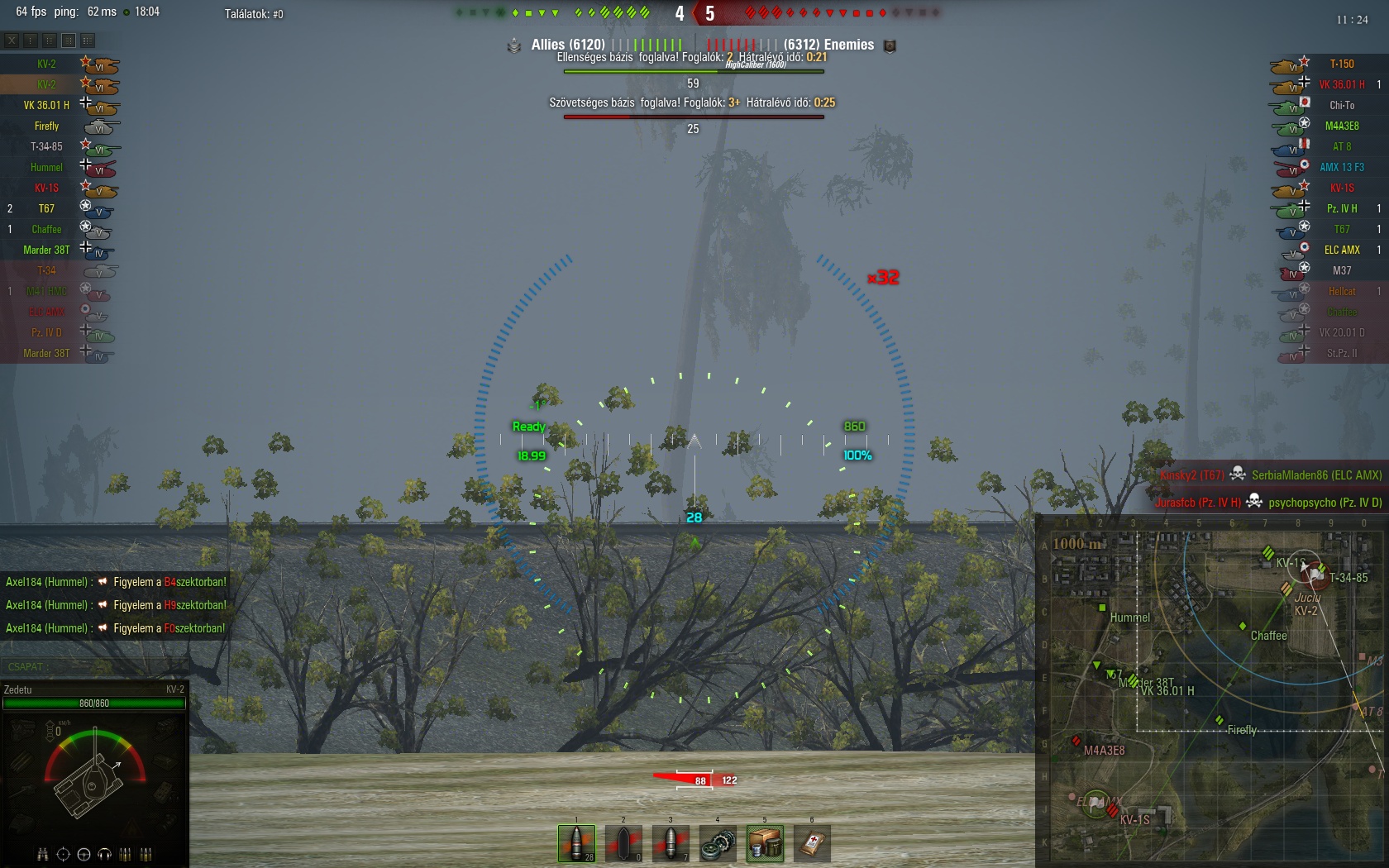Screen dimensions: 1389x868
Task: Switch player panel to the narrow single-column view
Action: [31, 40]
